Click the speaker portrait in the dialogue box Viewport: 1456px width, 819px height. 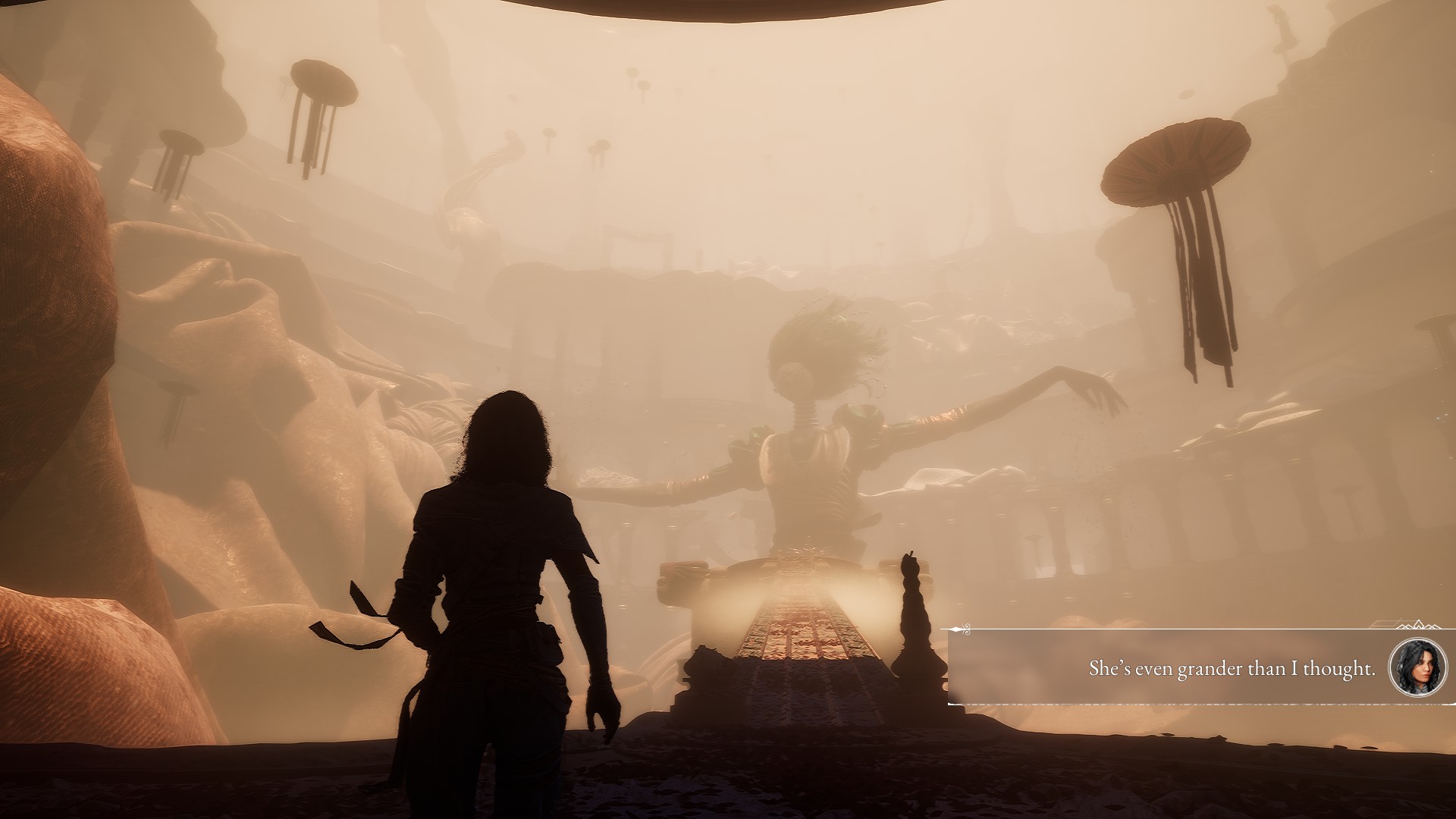tap(1414, 668)
